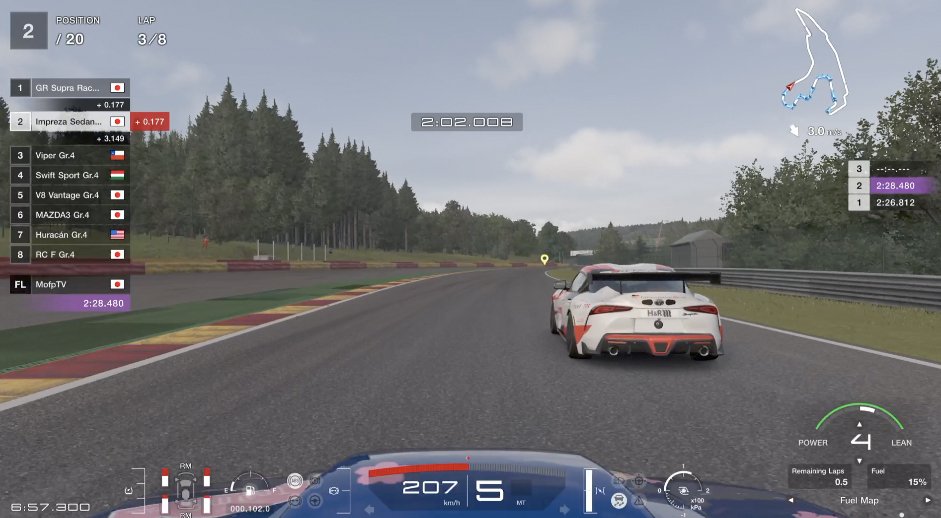Select the GR Supra leaderboard row
This screenshot has width=941, height=518.
coord(68,88)
